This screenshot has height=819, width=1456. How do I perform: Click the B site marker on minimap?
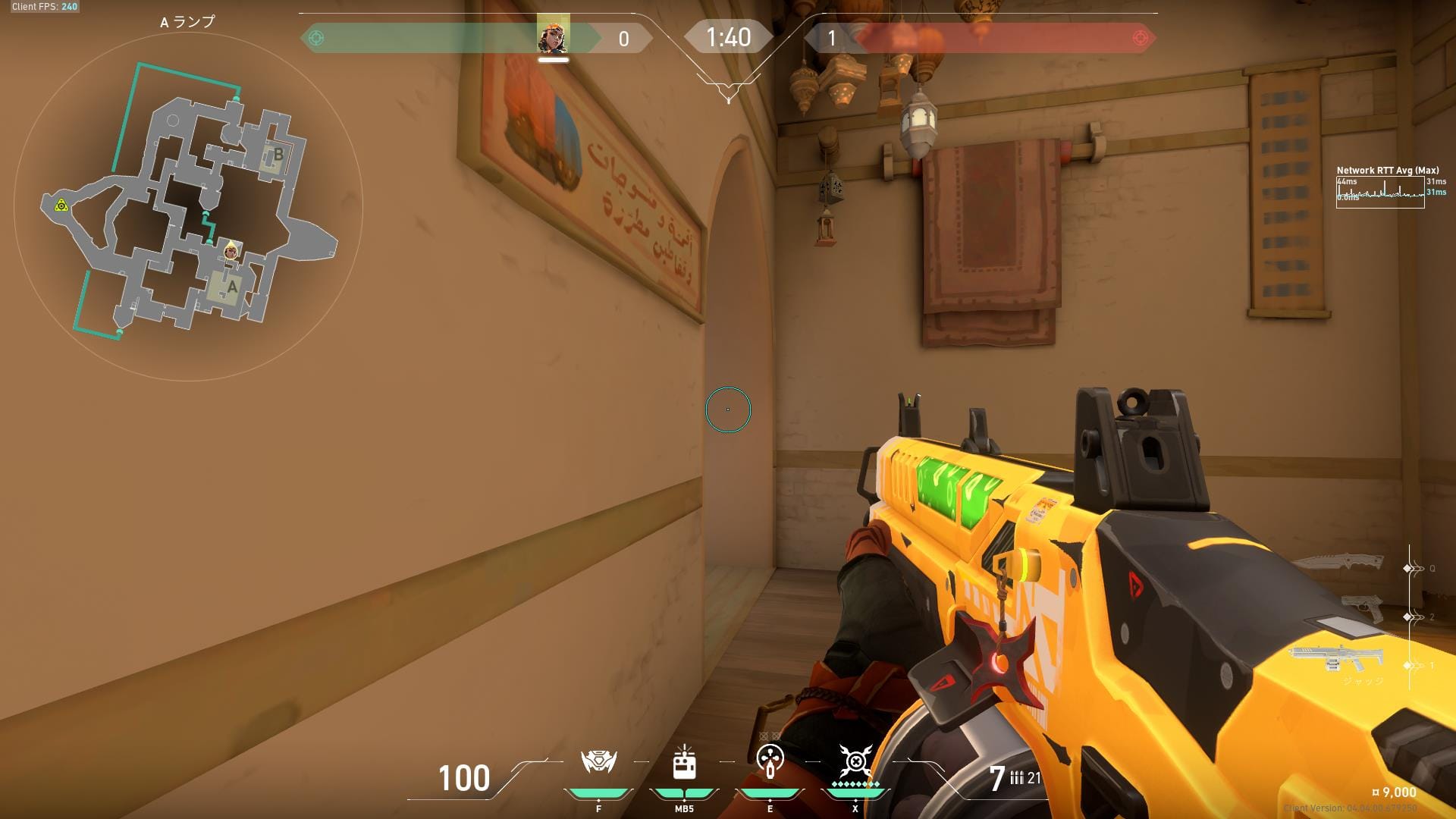(278, 155)
